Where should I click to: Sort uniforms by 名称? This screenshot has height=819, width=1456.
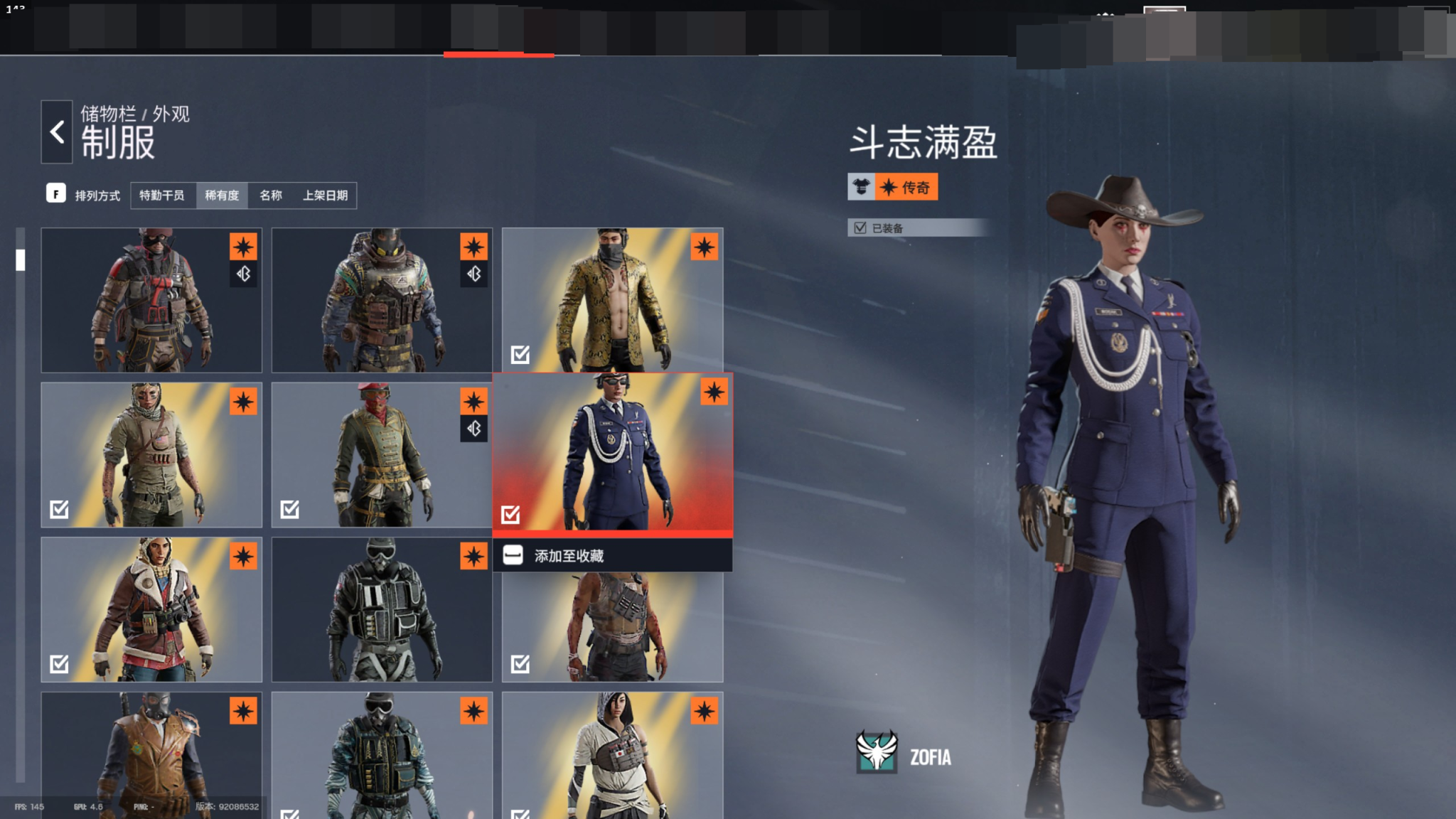[271, 196]
